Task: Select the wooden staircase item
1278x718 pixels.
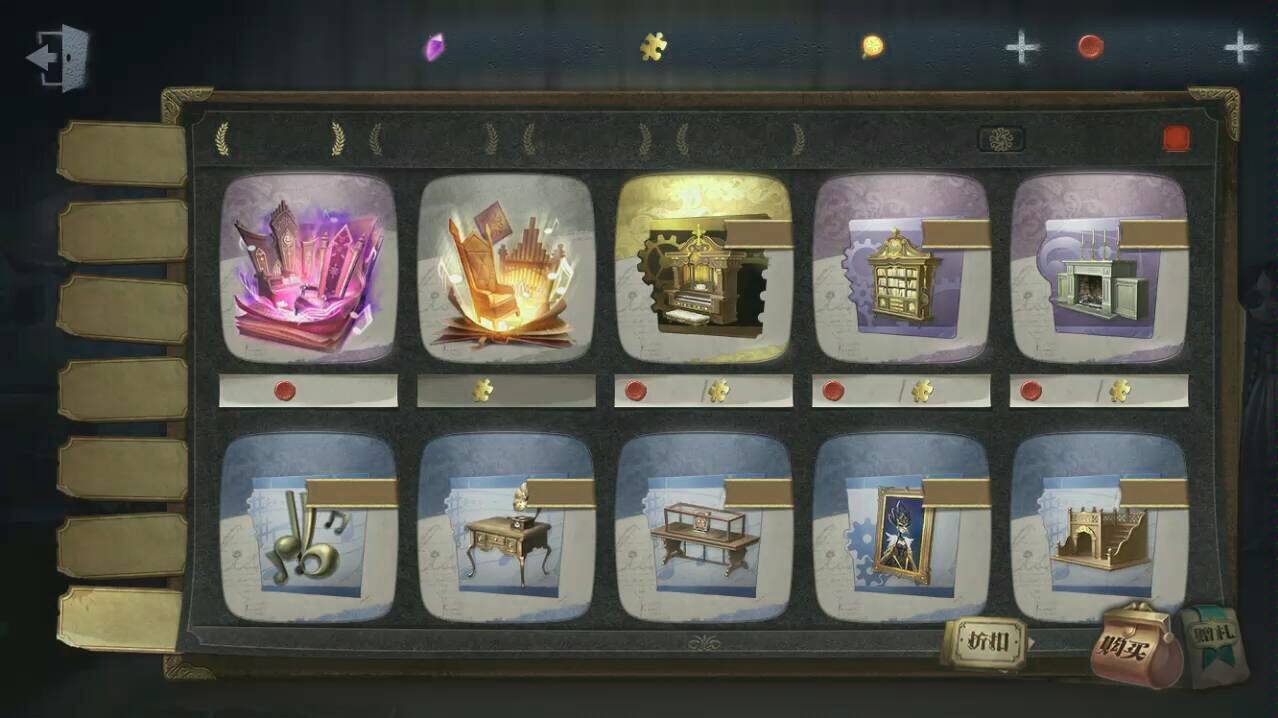Action: 1100,528
